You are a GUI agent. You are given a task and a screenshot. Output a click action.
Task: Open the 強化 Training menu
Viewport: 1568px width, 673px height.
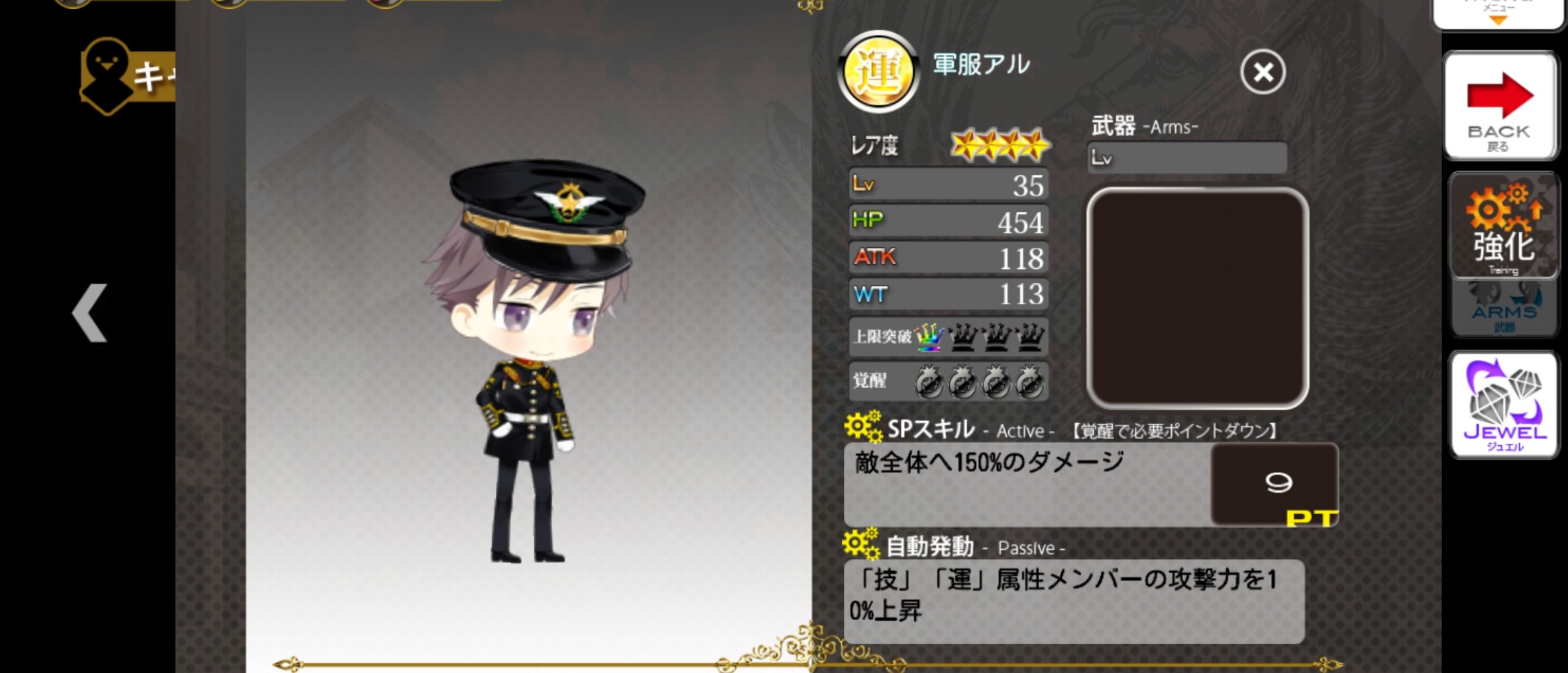[1503, 226]
